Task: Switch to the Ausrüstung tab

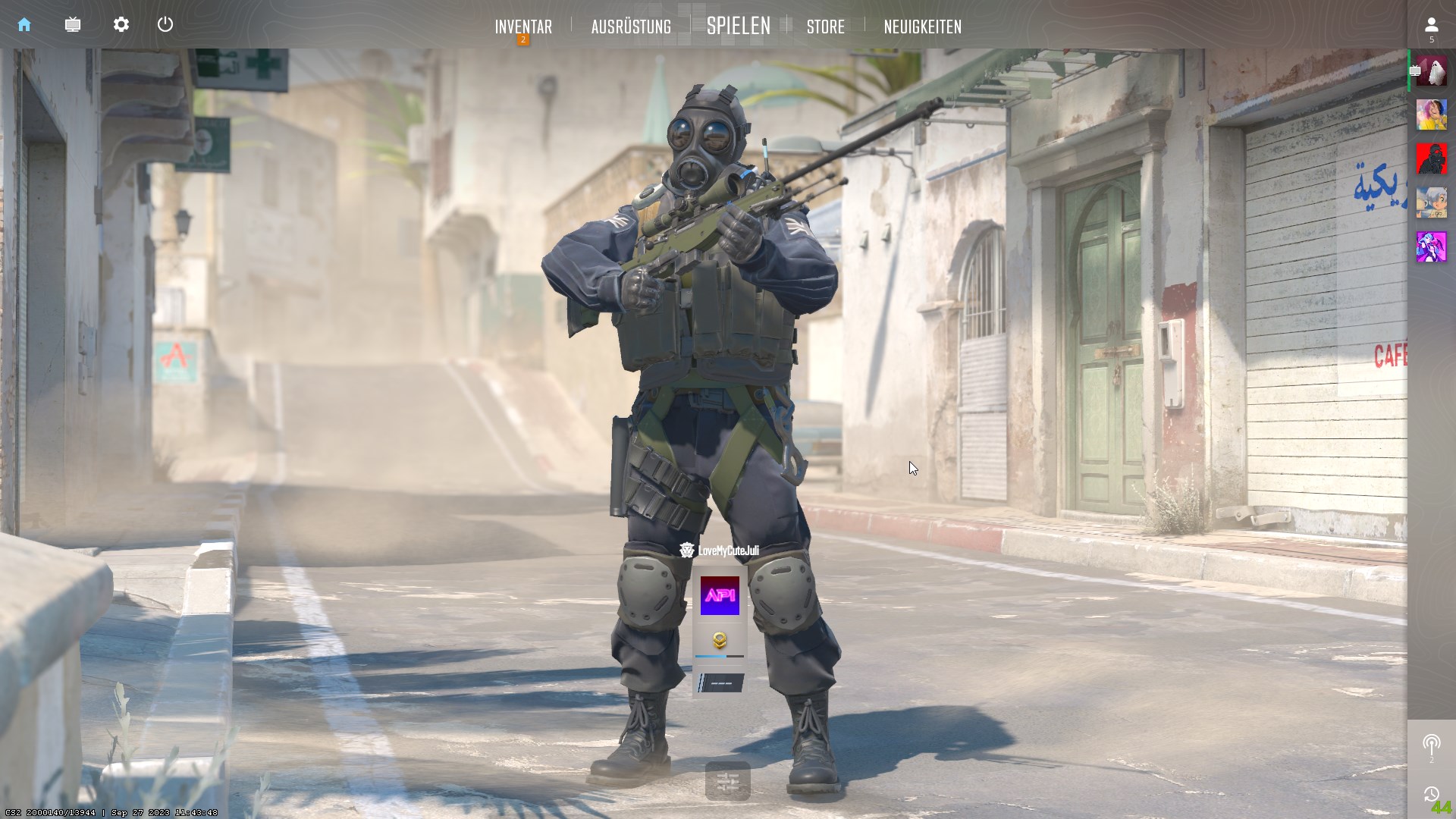Action: point(631,27)
